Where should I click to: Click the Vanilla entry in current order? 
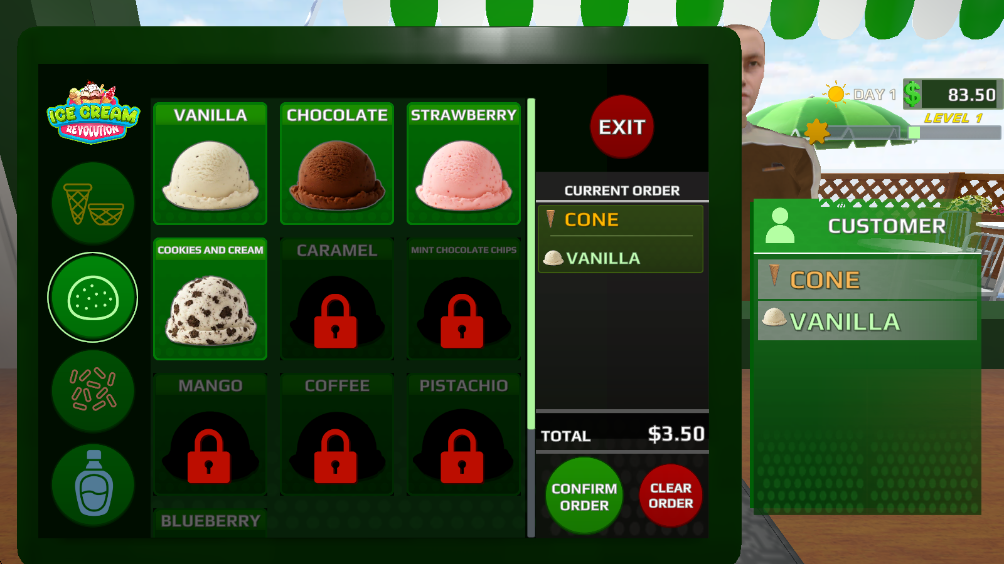(621, 258)
